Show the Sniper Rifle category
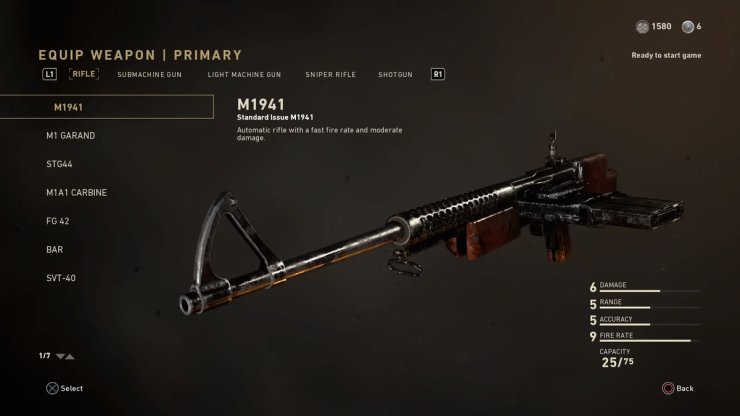Screen dimensions: 740x416 (330, 74)
